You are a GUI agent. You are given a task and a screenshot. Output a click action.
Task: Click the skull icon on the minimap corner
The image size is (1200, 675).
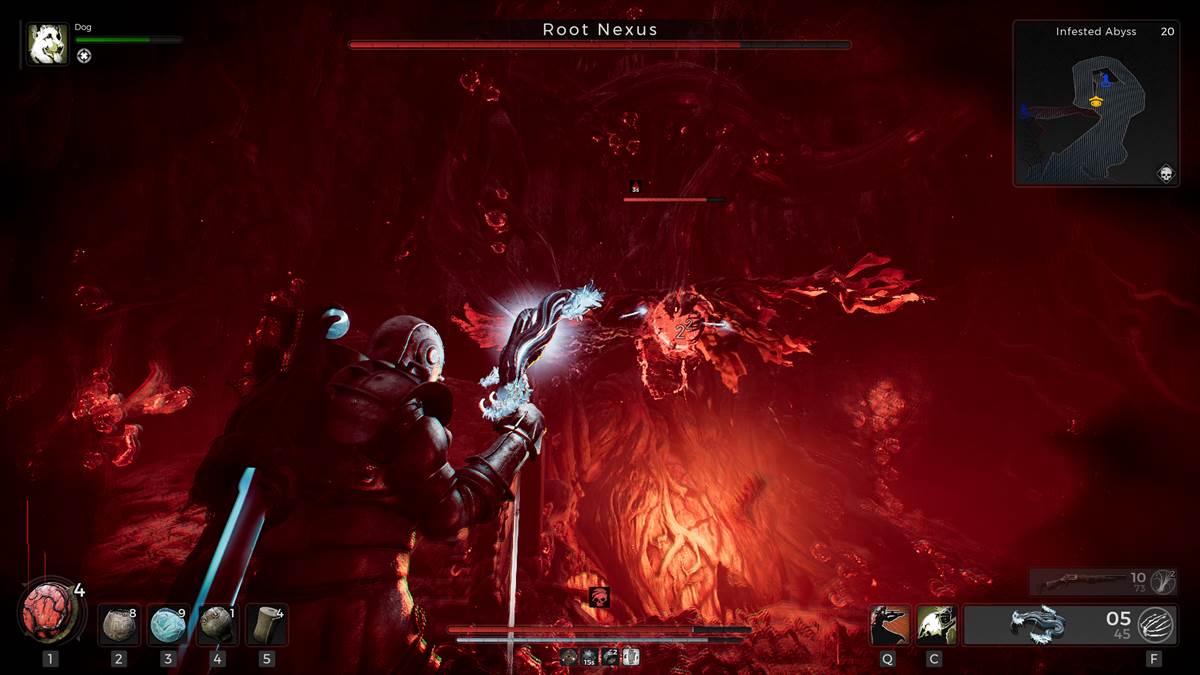pyautogui.click(x=1164, y=174)
